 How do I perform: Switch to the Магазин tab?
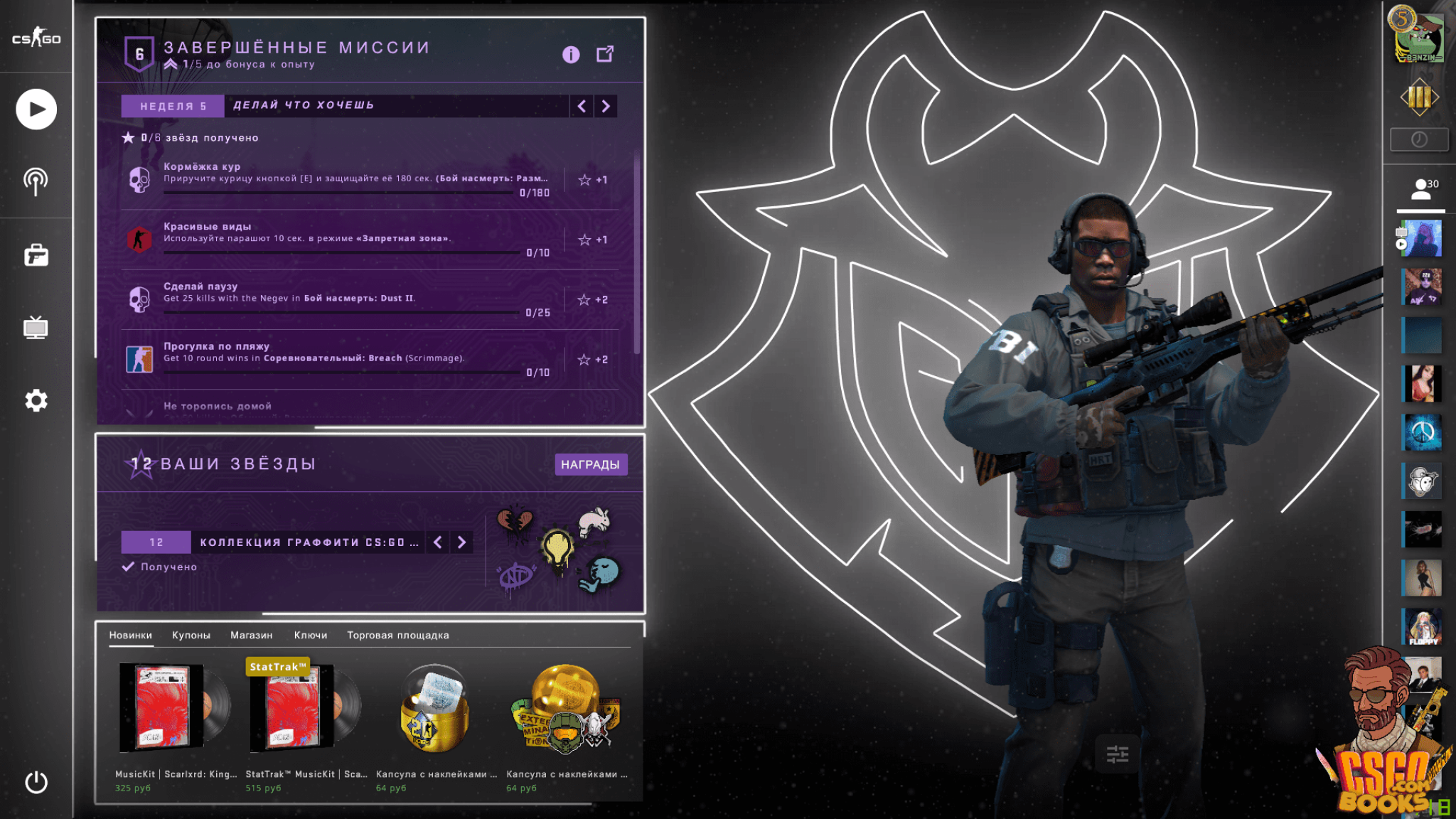[251, 635]
